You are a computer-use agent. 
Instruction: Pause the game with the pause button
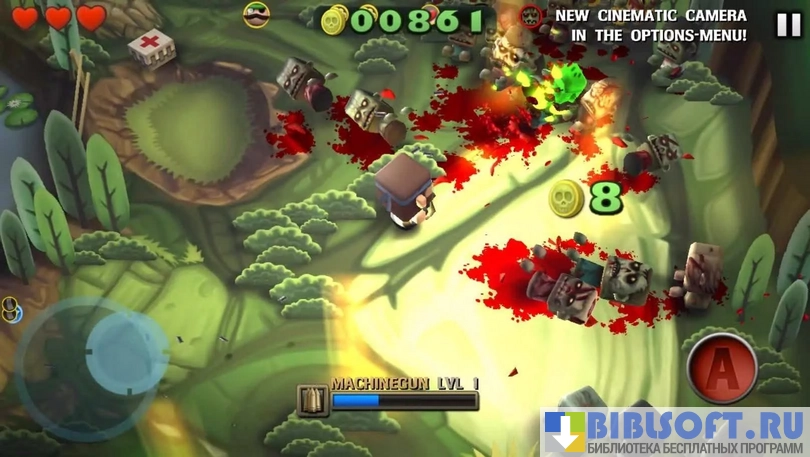click(788, 25)
